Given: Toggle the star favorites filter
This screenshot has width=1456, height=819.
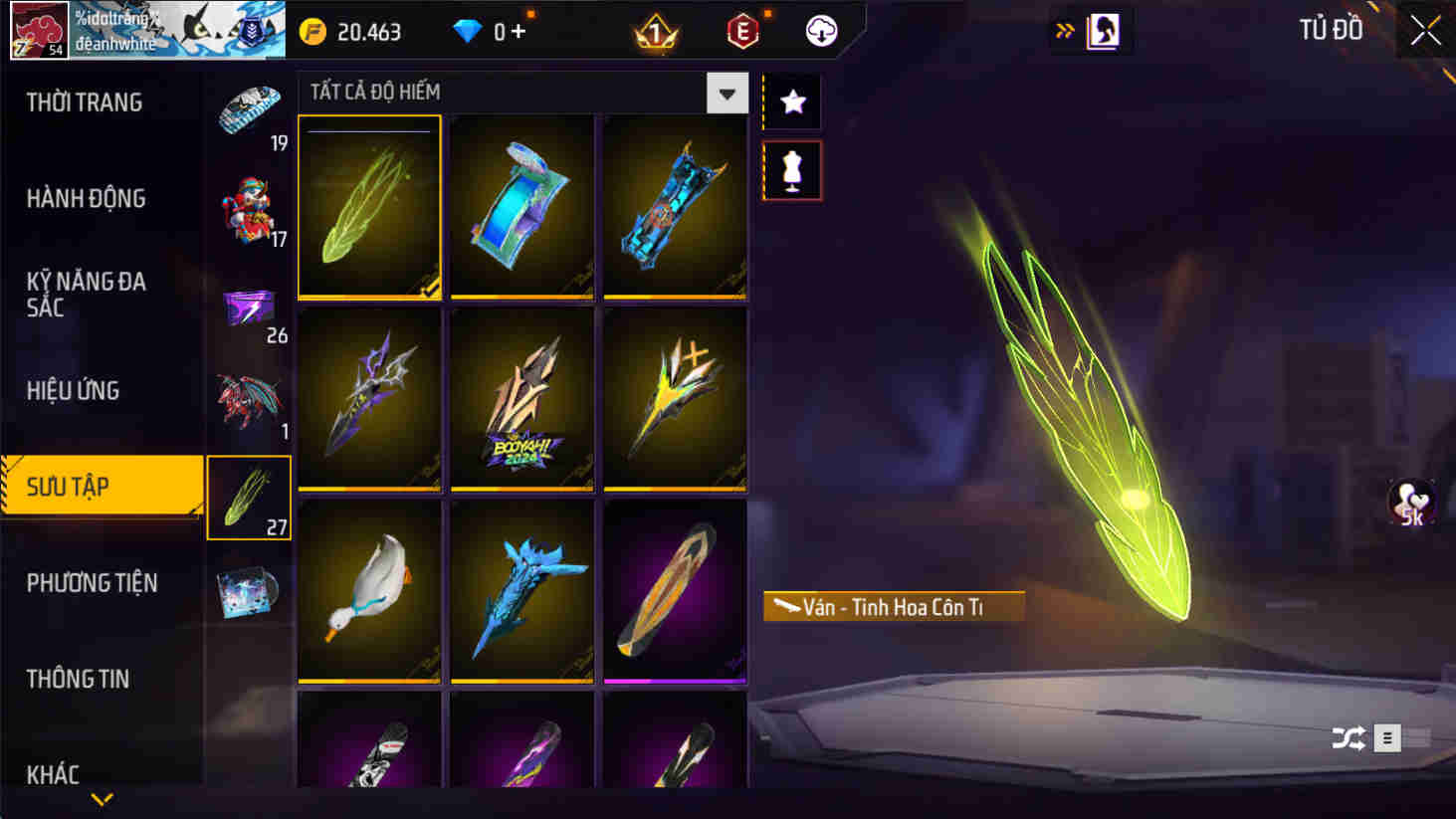Looking at the screenshot, I should click(x=791, y=100).
